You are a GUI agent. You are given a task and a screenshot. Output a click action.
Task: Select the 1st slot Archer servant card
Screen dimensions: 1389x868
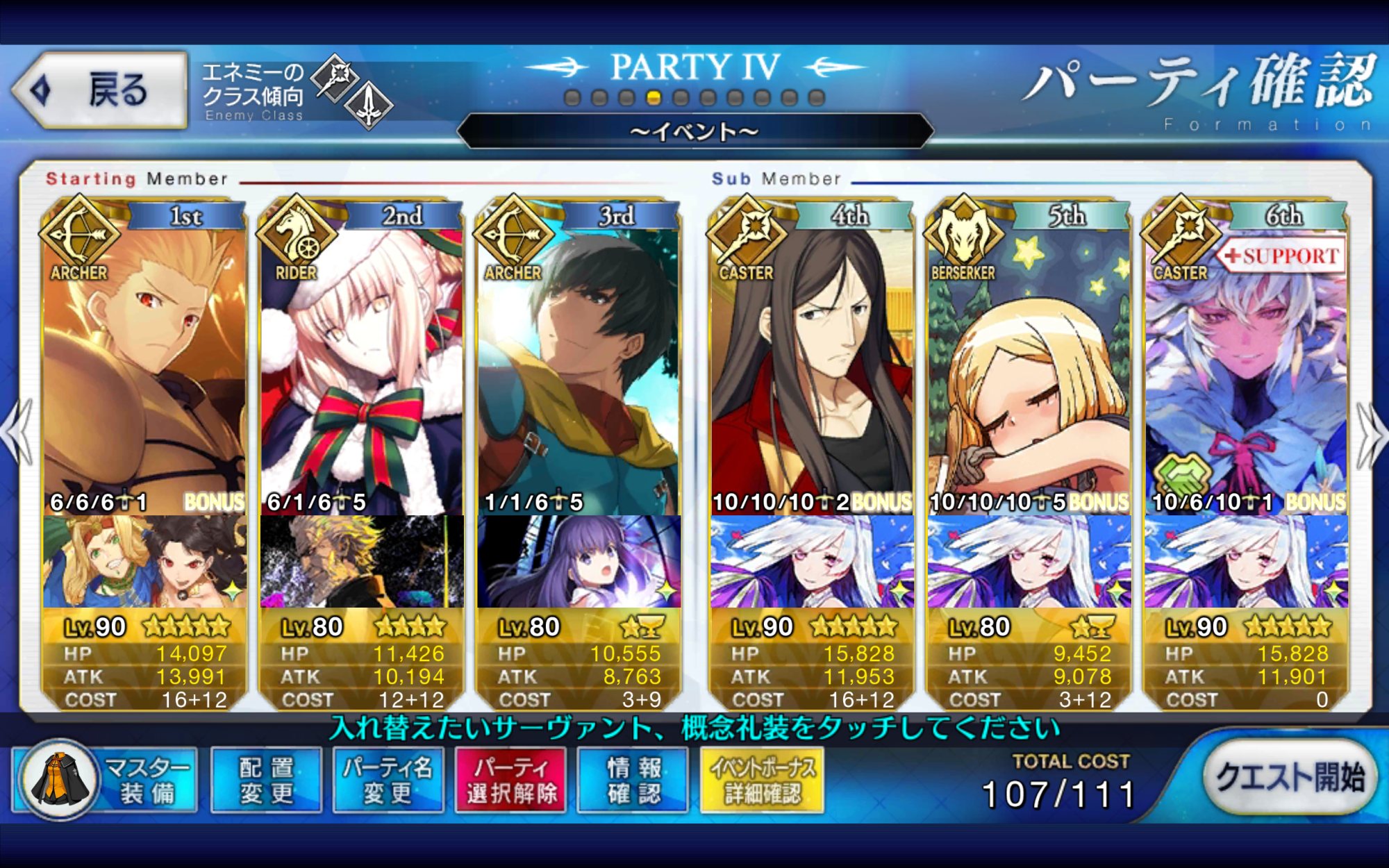click(x=144, y=368)
